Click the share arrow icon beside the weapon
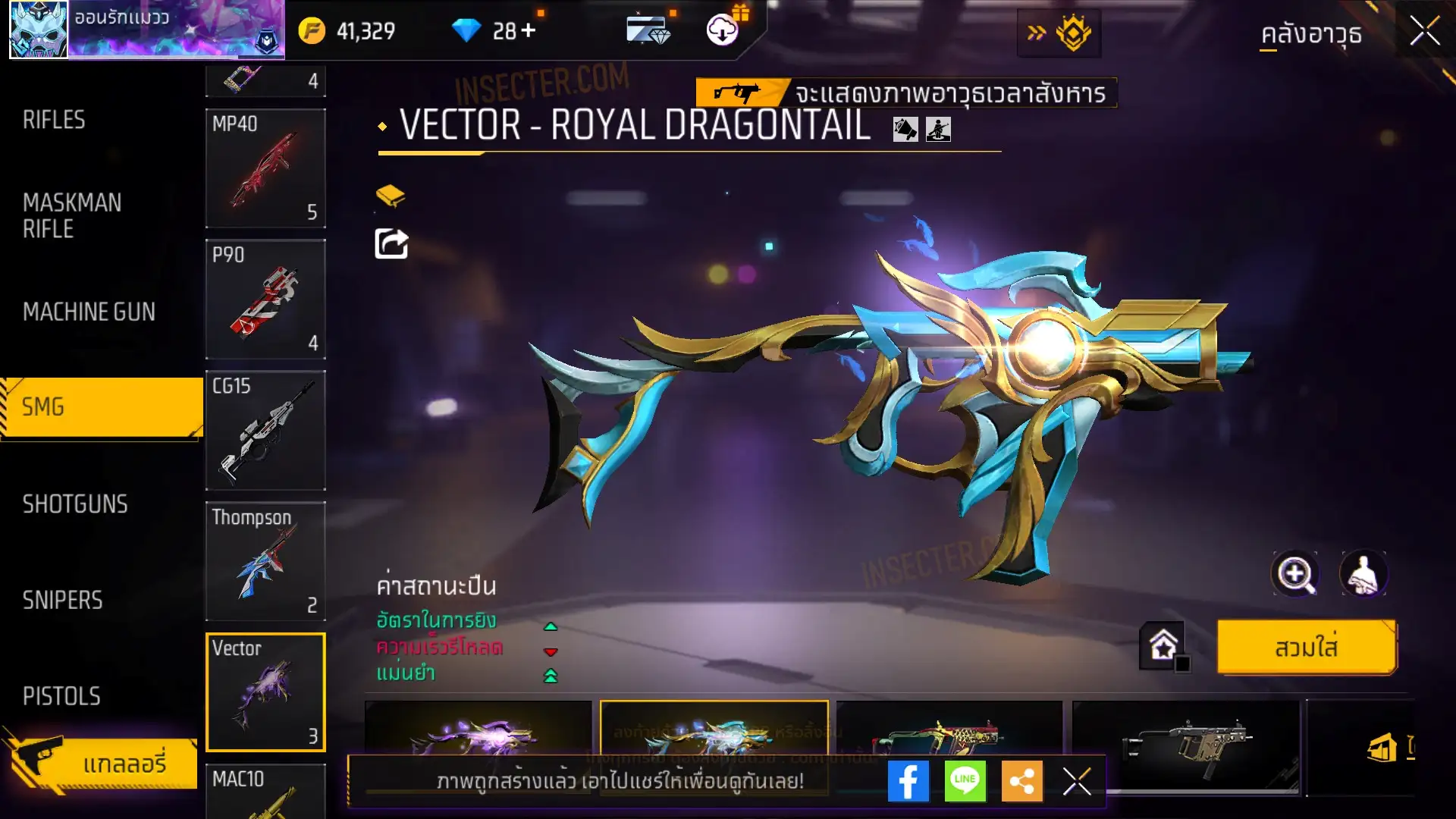Viewport: 1456px width, 819px height. (391, 243)
